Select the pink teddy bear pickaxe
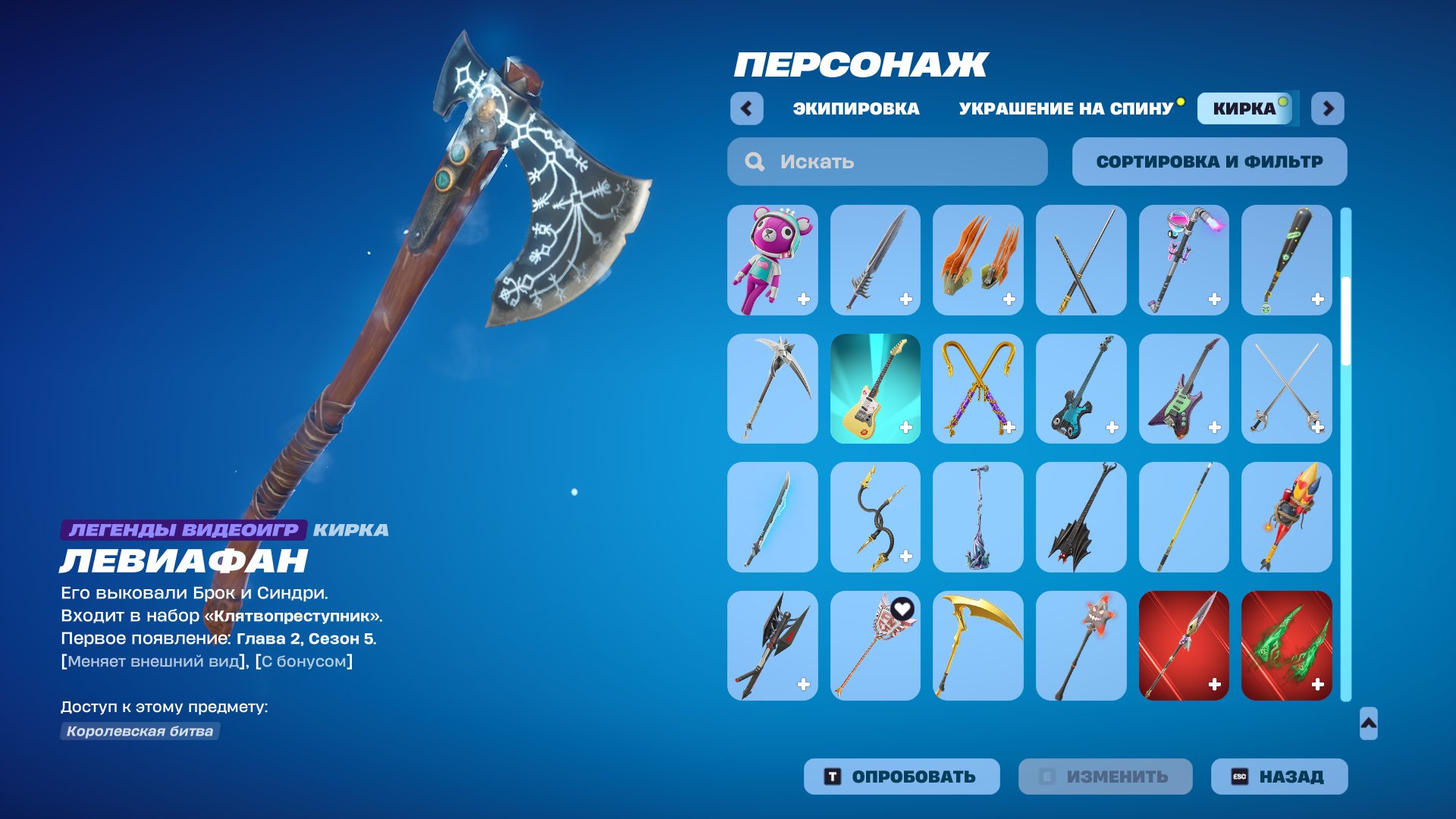Screen dimensions: 1456x819 pos(771,260)
